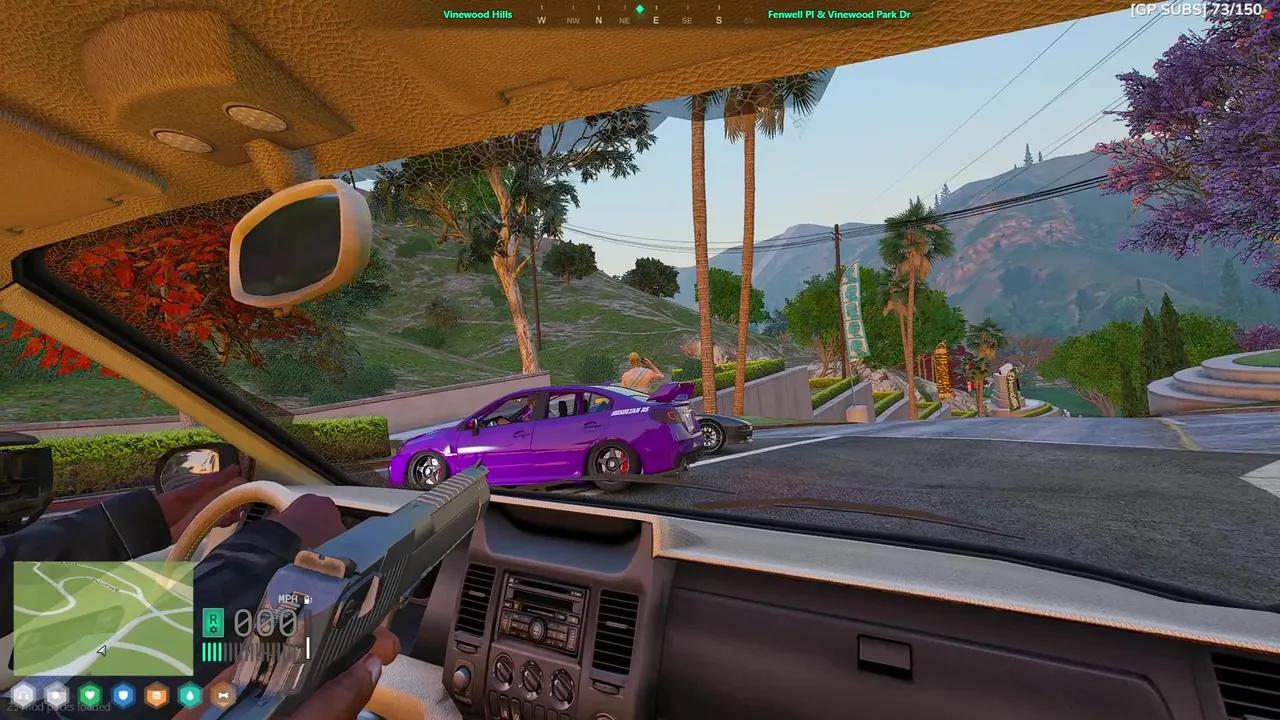Screen dimensions: 1280x720
Task: Click the seatbelt lock icon beside MPH
Action: click(308, 599)
